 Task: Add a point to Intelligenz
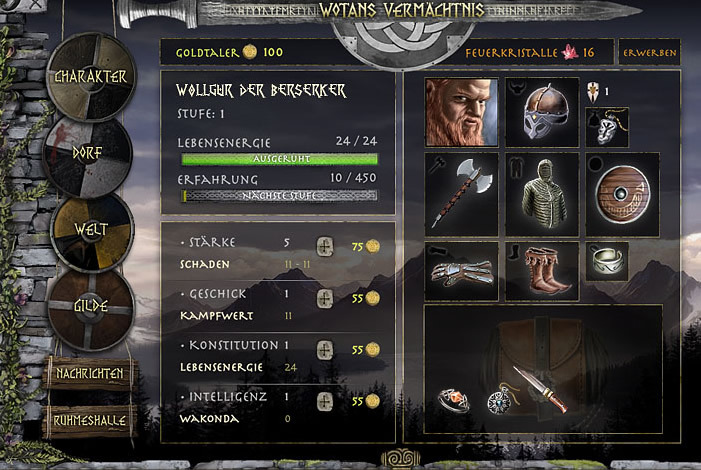coord(324,401)
